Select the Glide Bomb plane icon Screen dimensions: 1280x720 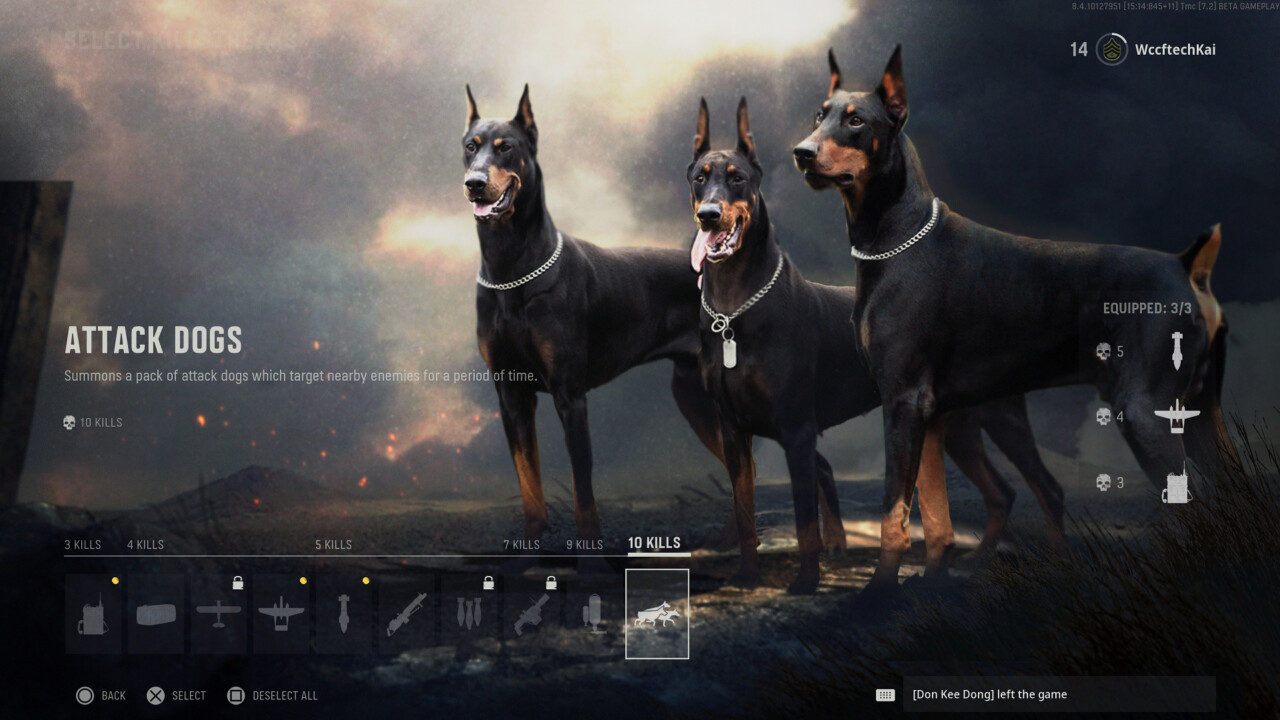(x=280, y=613)
